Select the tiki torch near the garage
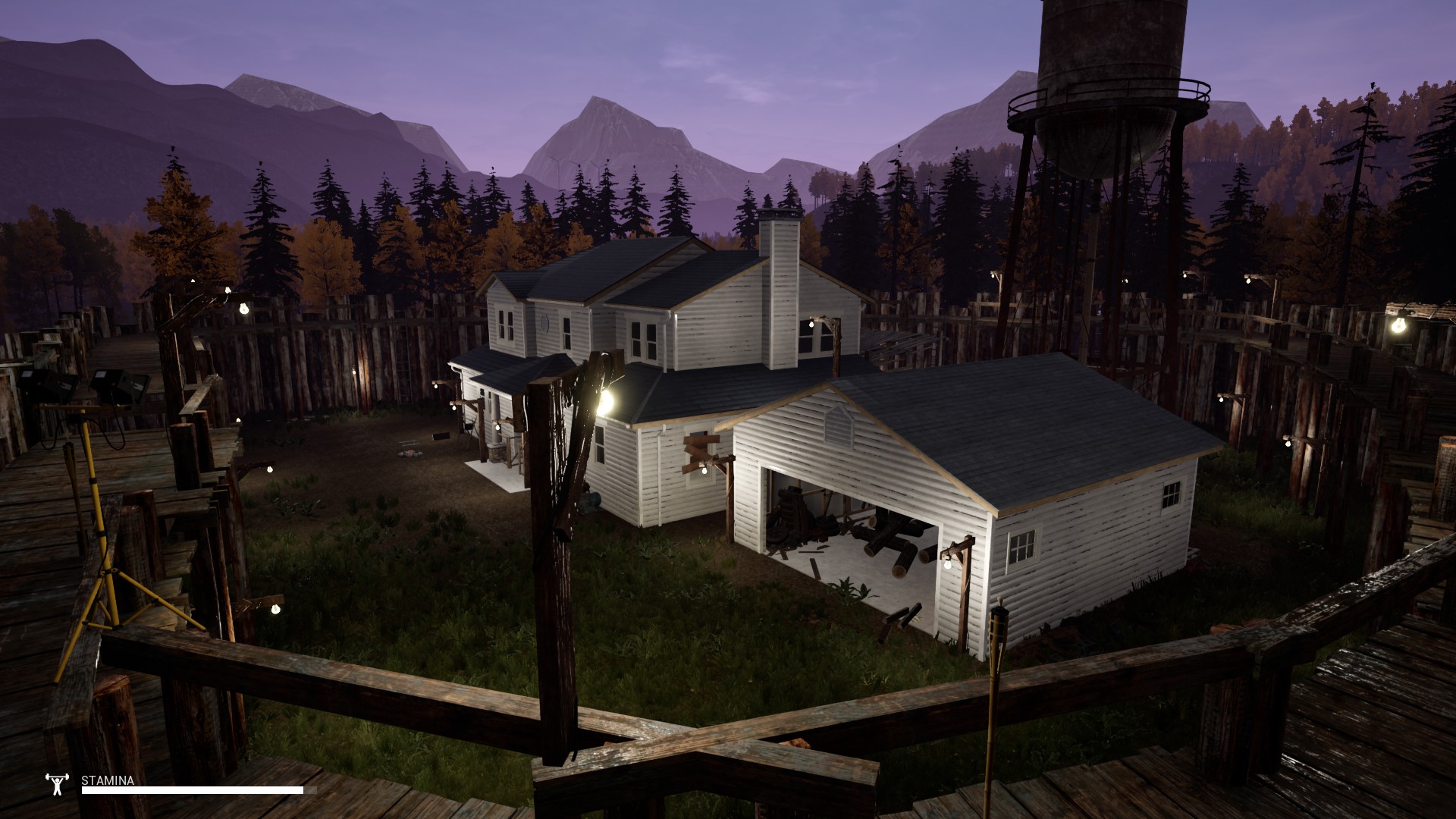The height and width of the screenshot is (819, 1456). 999,622
